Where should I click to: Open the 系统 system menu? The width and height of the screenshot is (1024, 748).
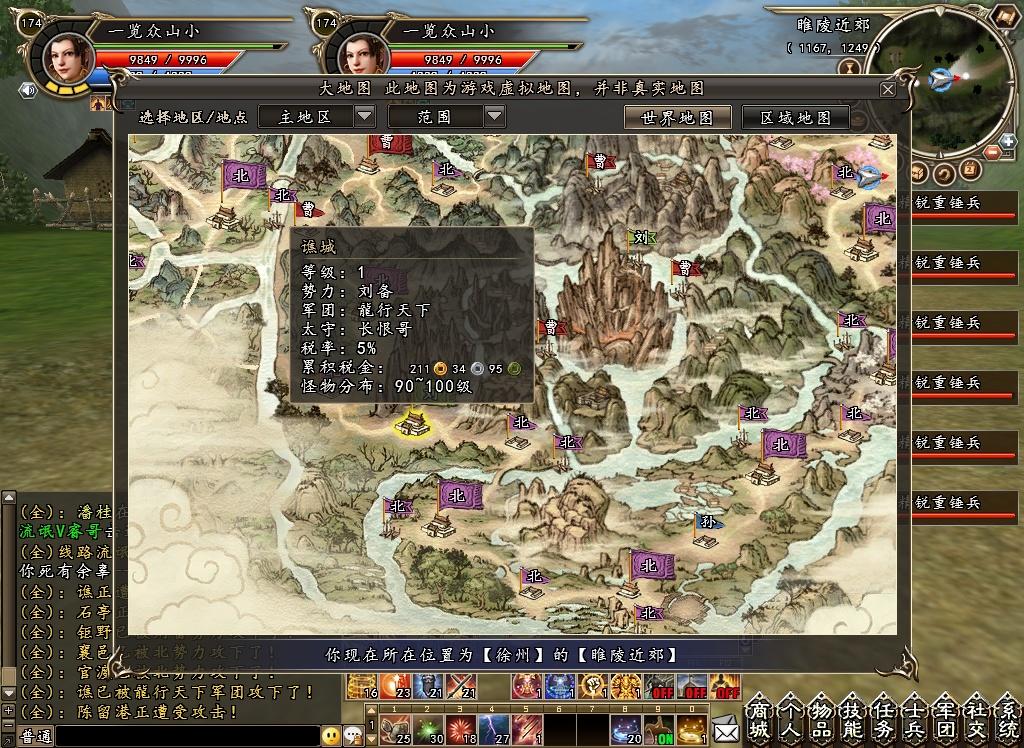pos(1008,719)
